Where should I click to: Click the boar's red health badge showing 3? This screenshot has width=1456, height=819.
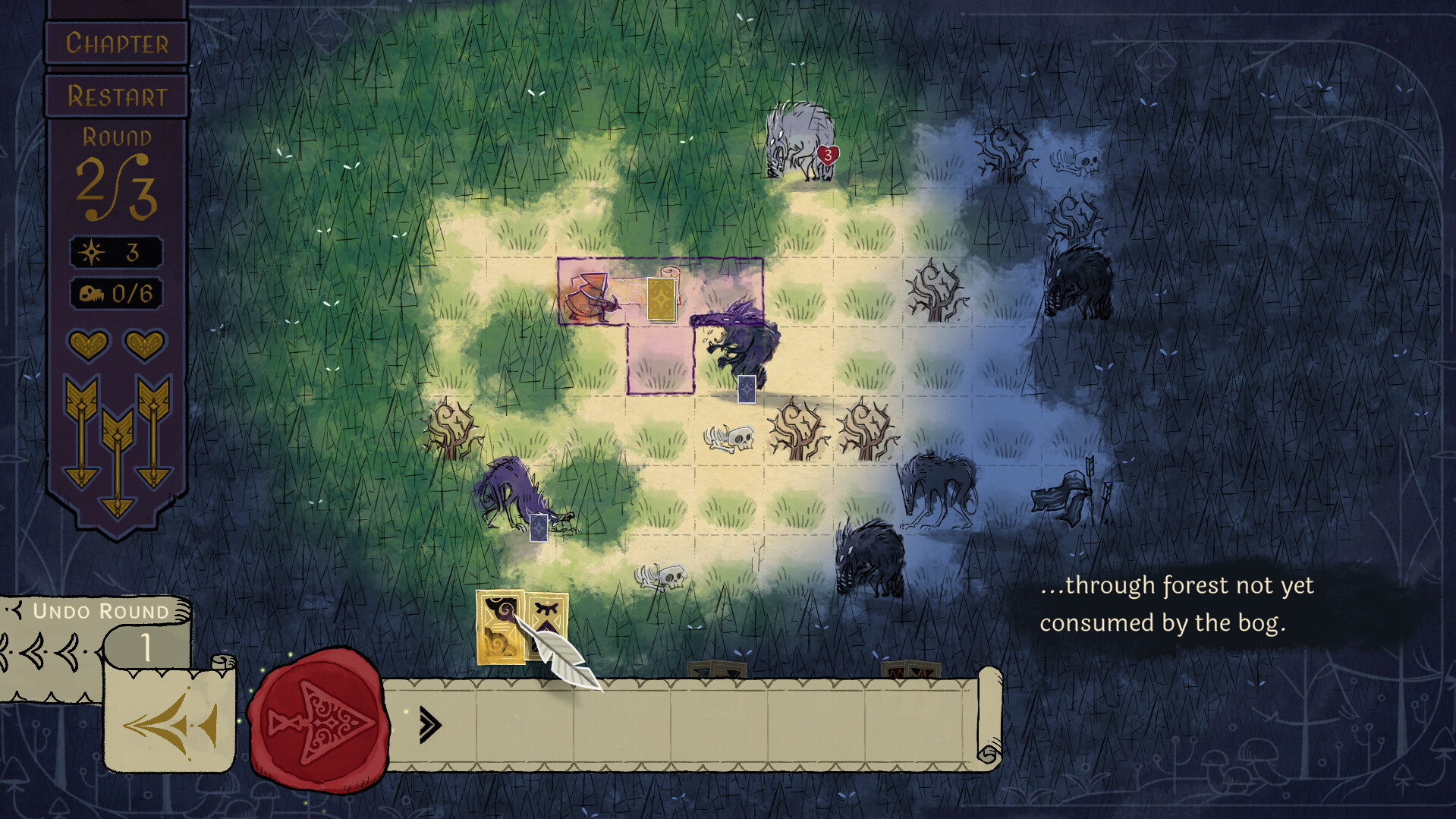(x=827, y=155)
